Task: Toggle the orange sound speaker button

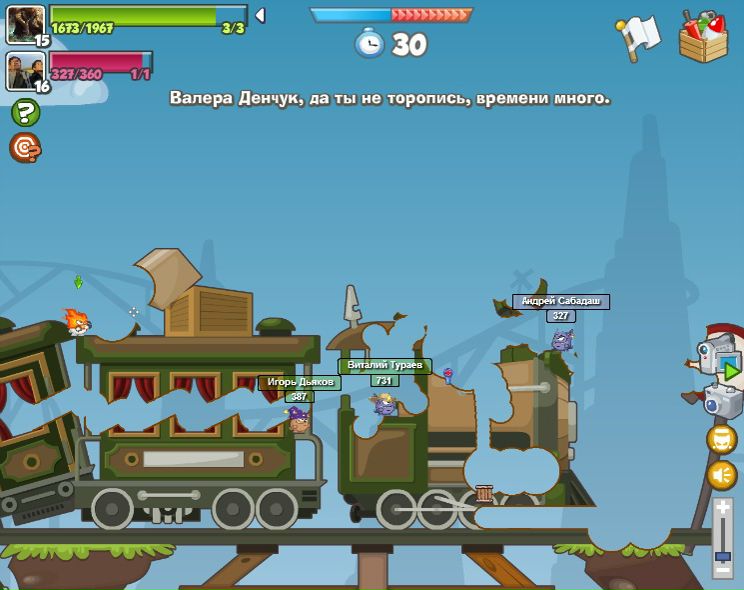Action: (721, 474)
